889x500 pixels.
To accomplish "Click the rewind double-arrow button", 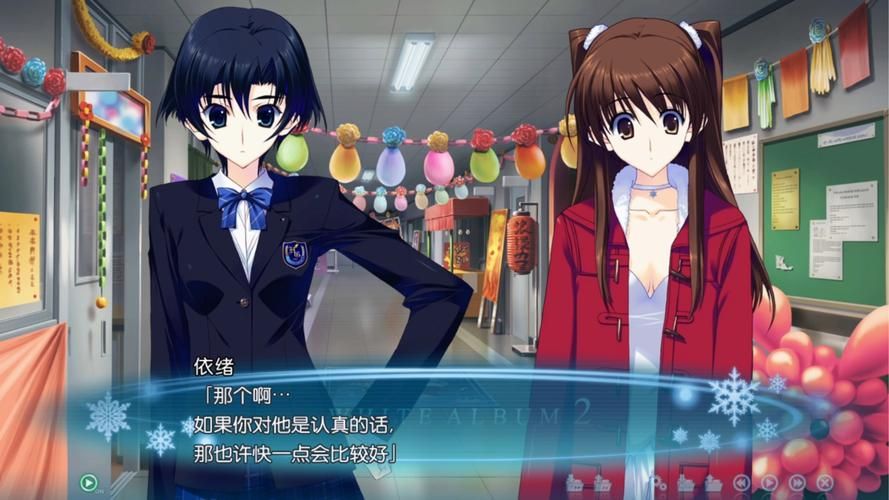I will click(x=741, y=483).
